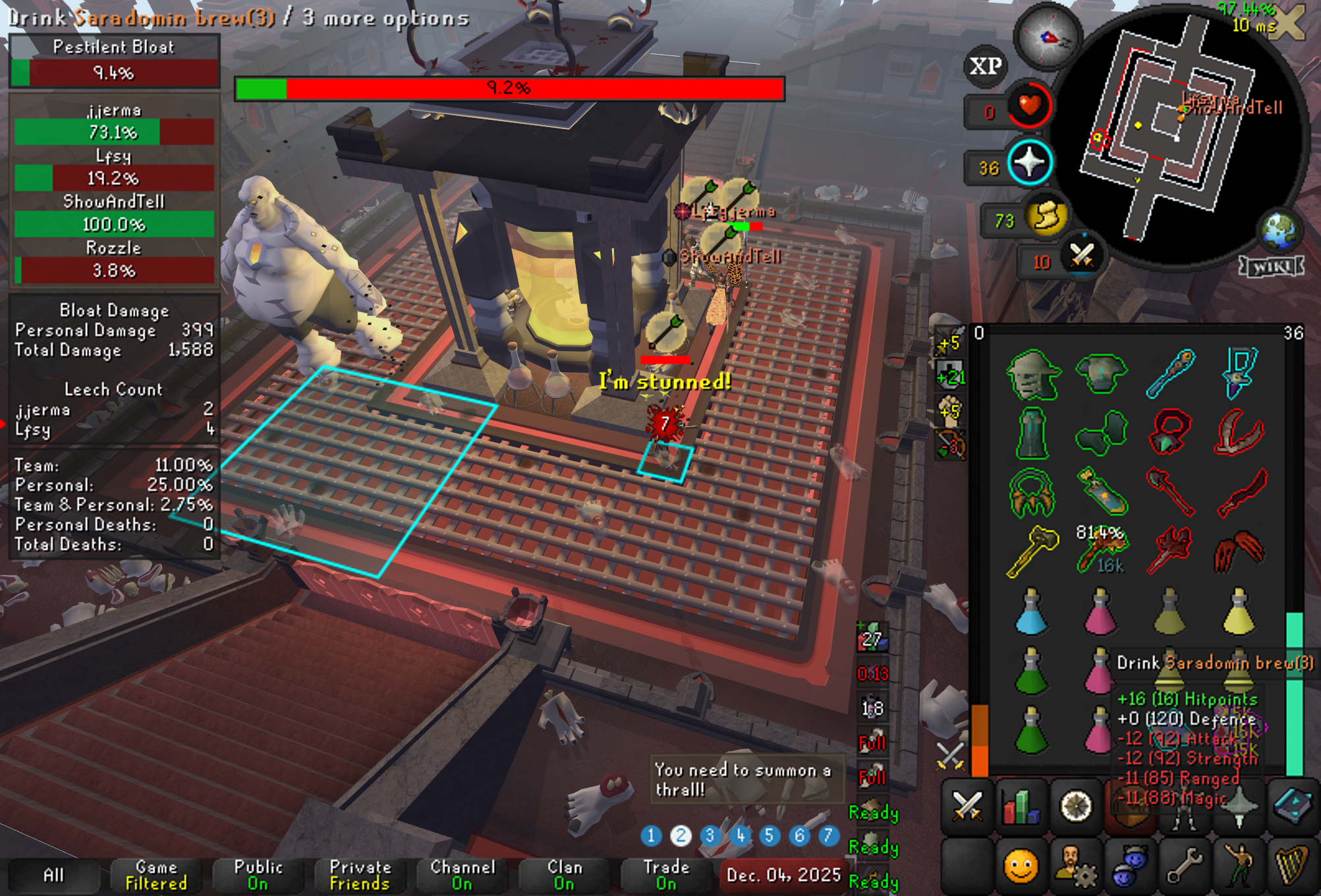The image size is (1321, 896).
Task: Drink the blue potion in inventory
Action: pyautogui.click(x=1032, y=612)
